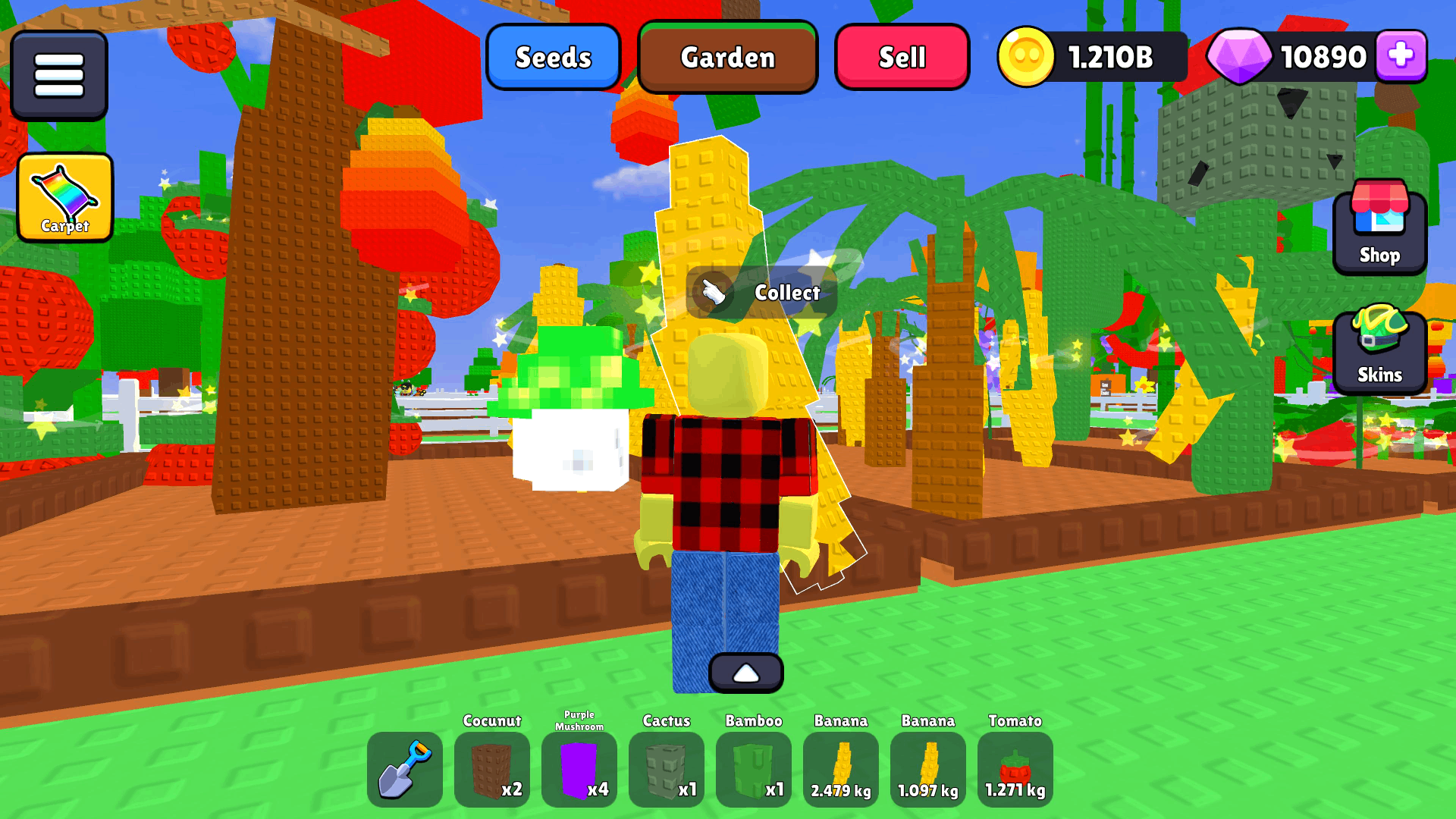Select the Cocunut item in the hotbar
This screenshot has height=819, width=1456.
coord(492,769)
